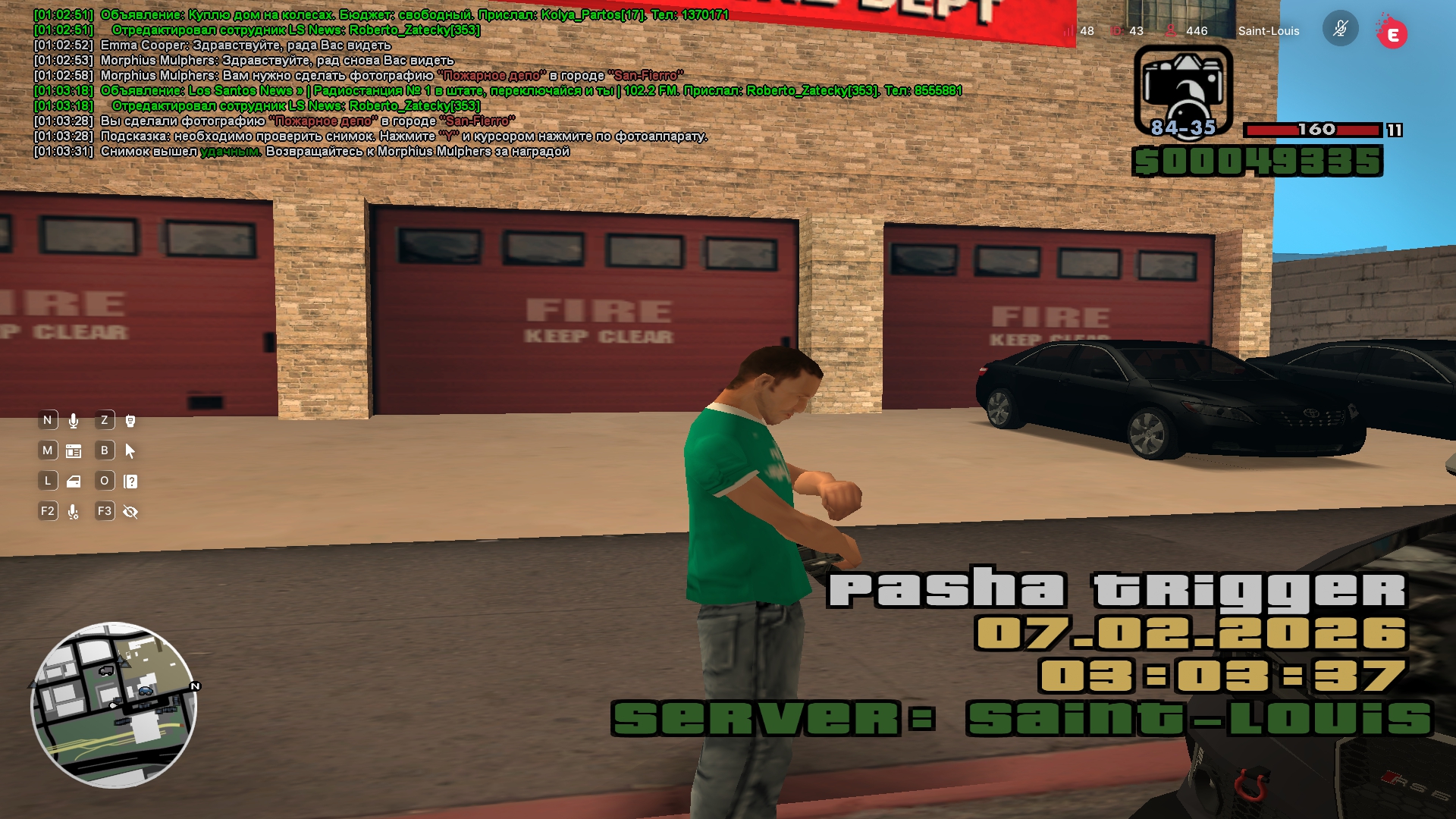The height and width of the screenshot is (819, 1456).
Task: Select the camera weapon icon
Action: (1183, 91)
